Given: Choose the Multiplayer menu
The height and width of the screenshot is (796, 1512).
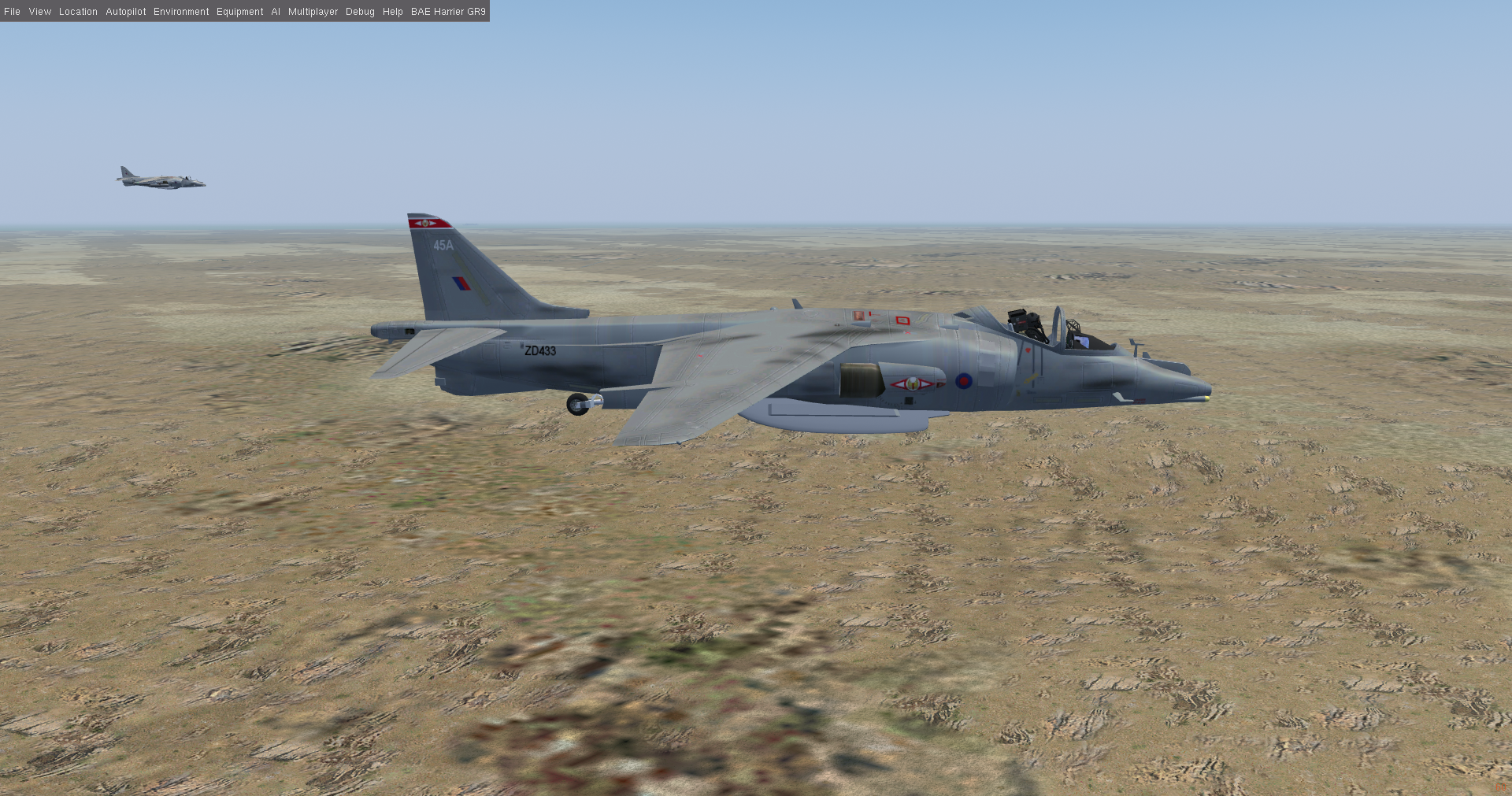Looking at the screenshot, I should [313, 12].
